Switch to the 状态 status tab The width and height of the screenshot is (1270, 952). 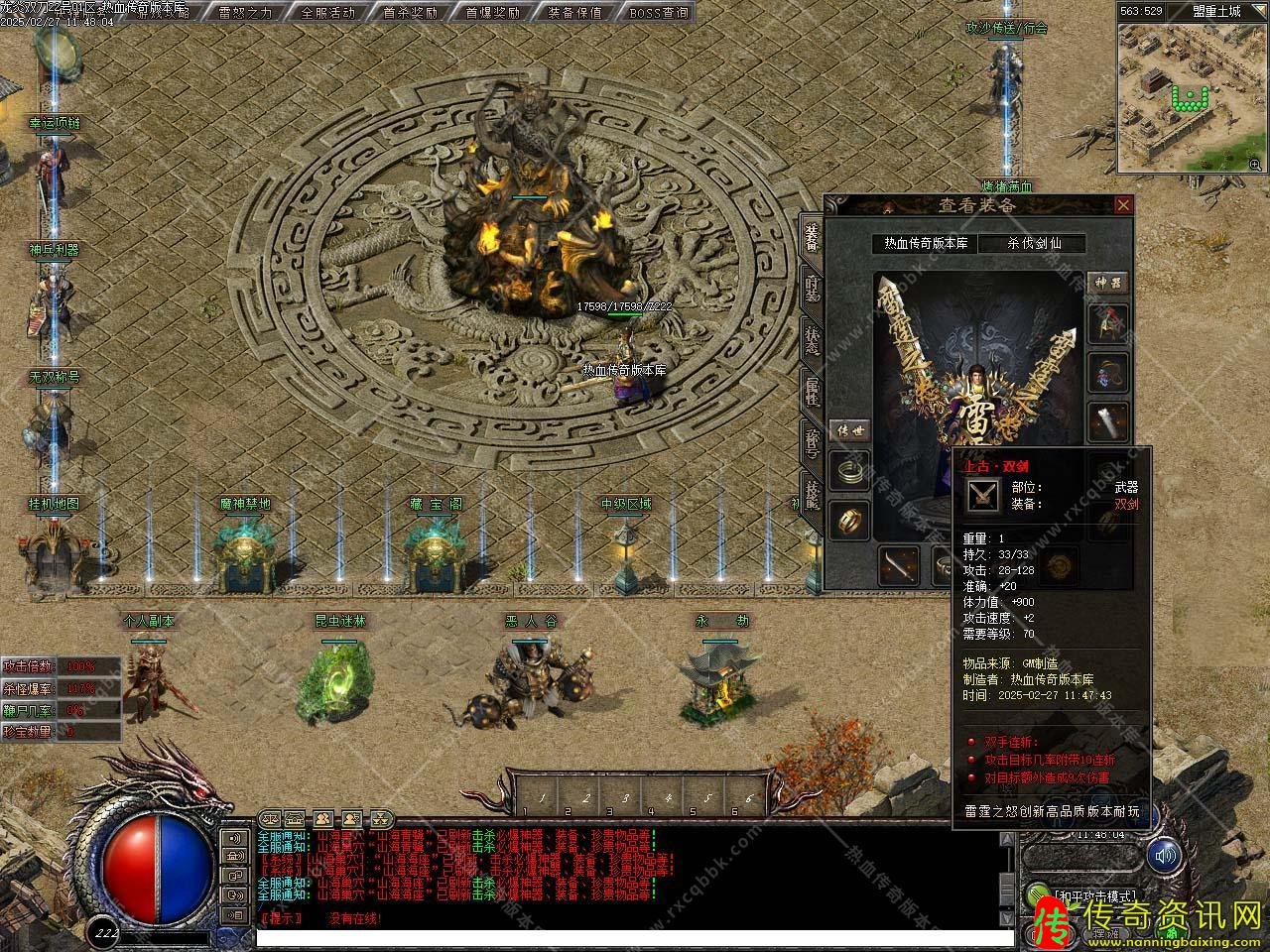[812, 339]
